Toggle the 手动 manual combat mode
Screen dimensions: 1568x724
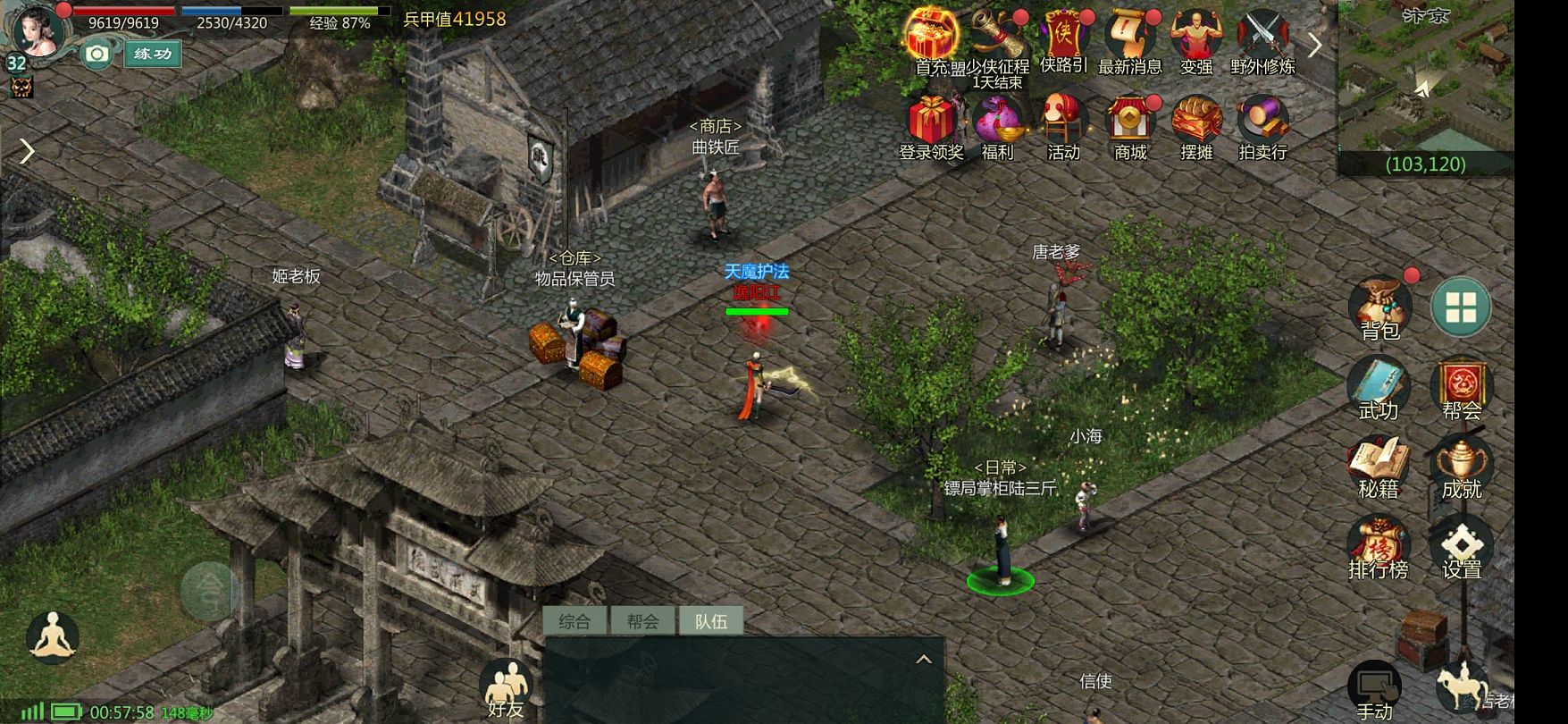1374,690
